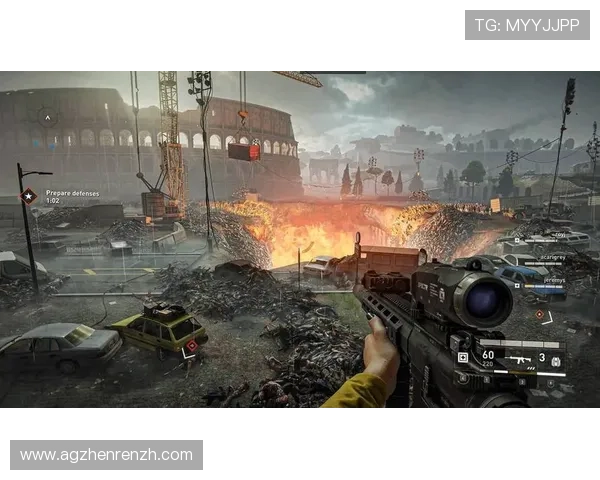Click the TG: MYYJJPP watermark label

527,24
